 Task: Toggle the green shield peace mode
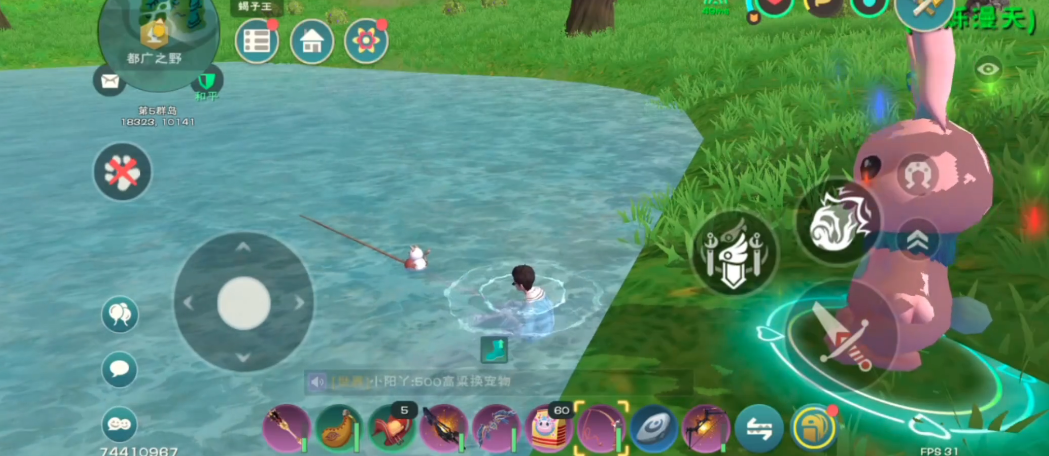[x=207, y=80]
